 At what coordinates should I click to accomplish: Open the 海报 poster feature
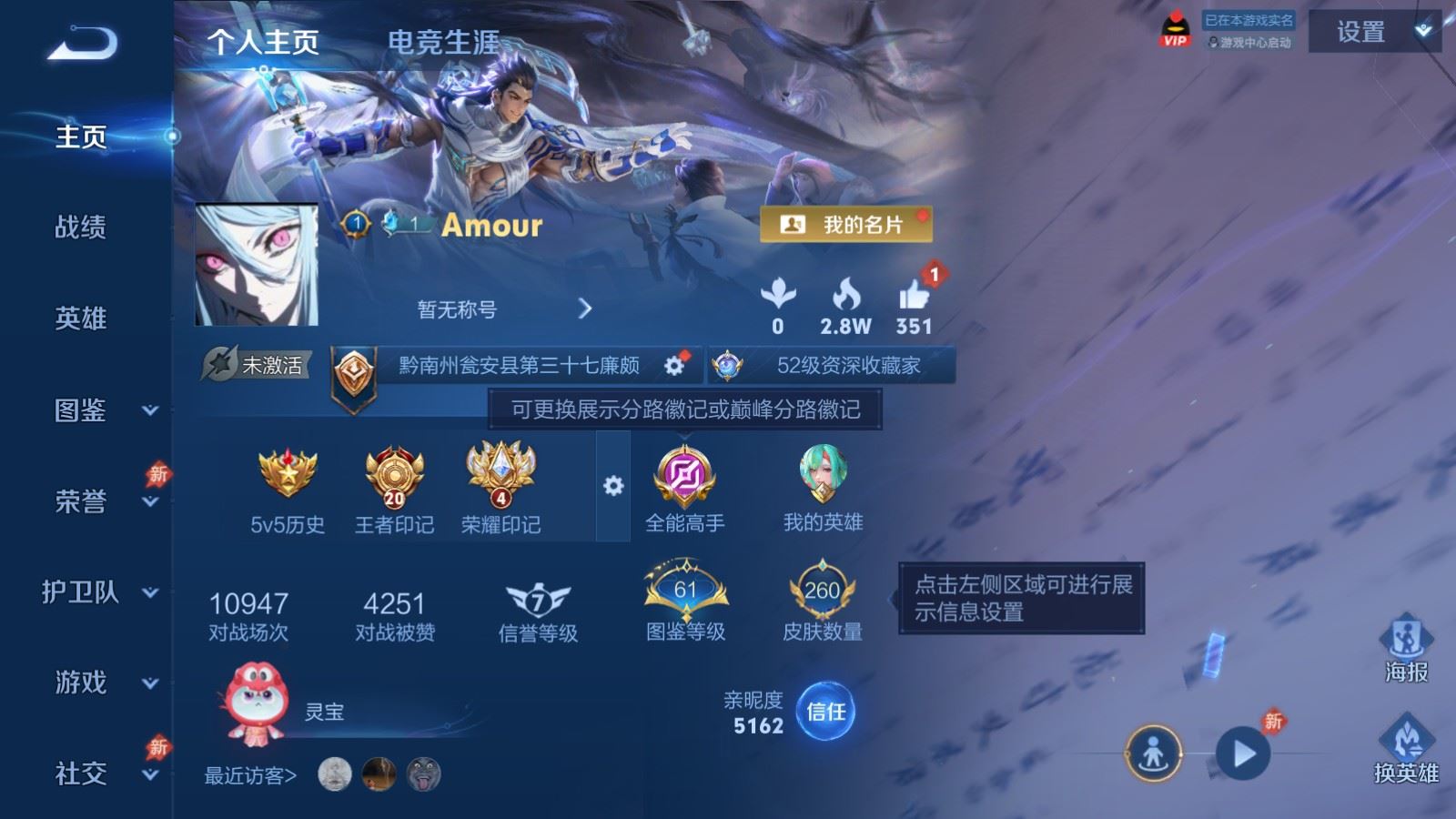click(x=1406, y=648)
